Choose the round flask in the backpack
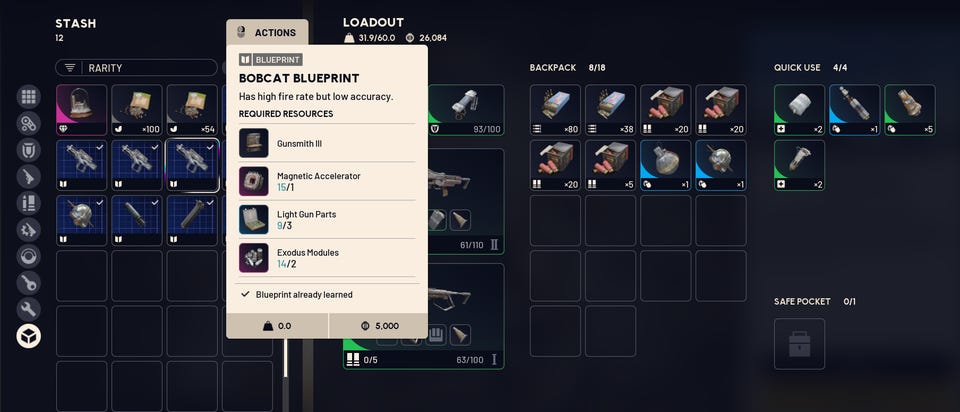Screen dimensions: 960x412 [x=665, y=165]
